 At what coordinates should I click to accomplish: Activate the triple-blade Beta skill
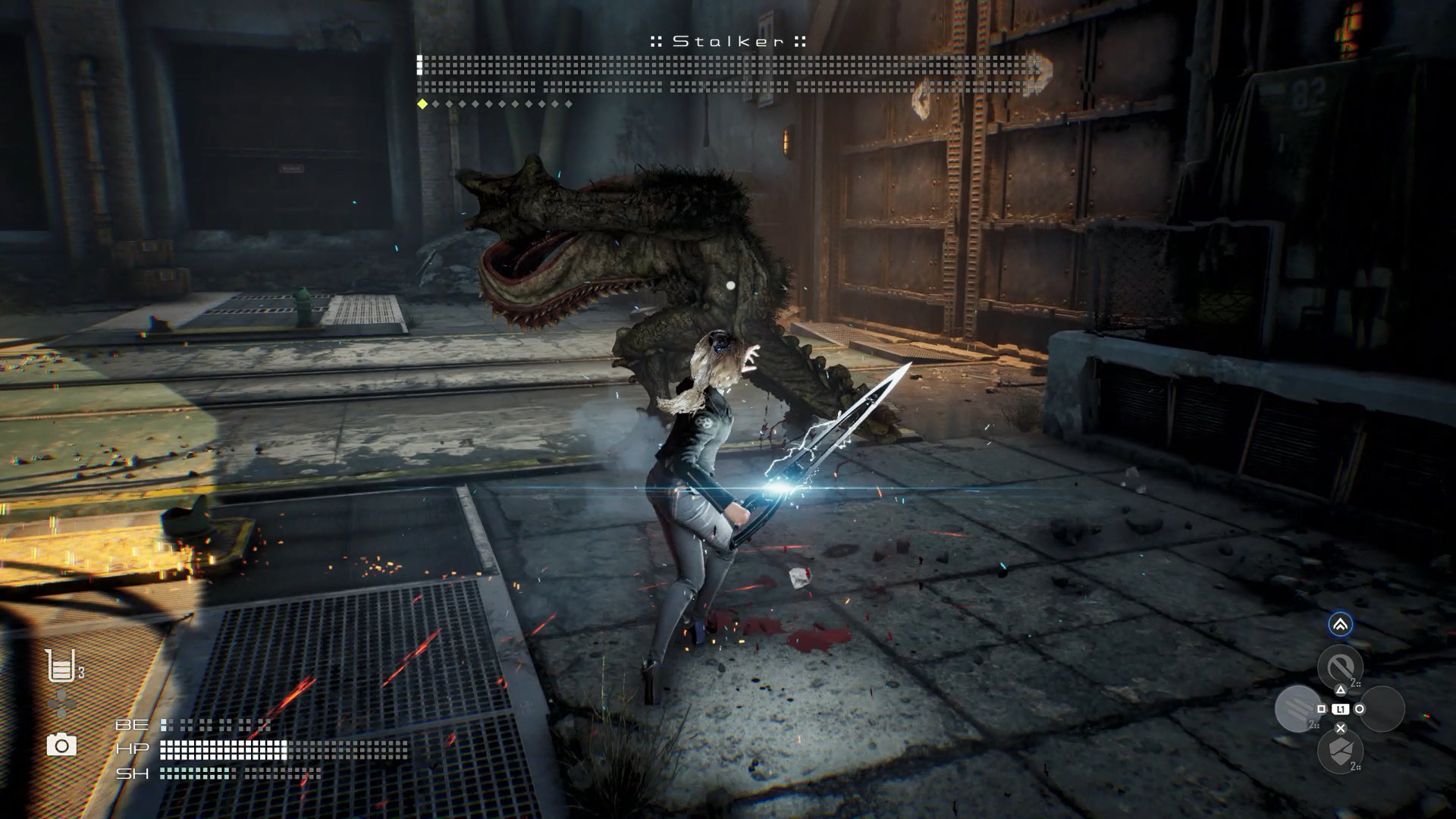click(1298, 709)
